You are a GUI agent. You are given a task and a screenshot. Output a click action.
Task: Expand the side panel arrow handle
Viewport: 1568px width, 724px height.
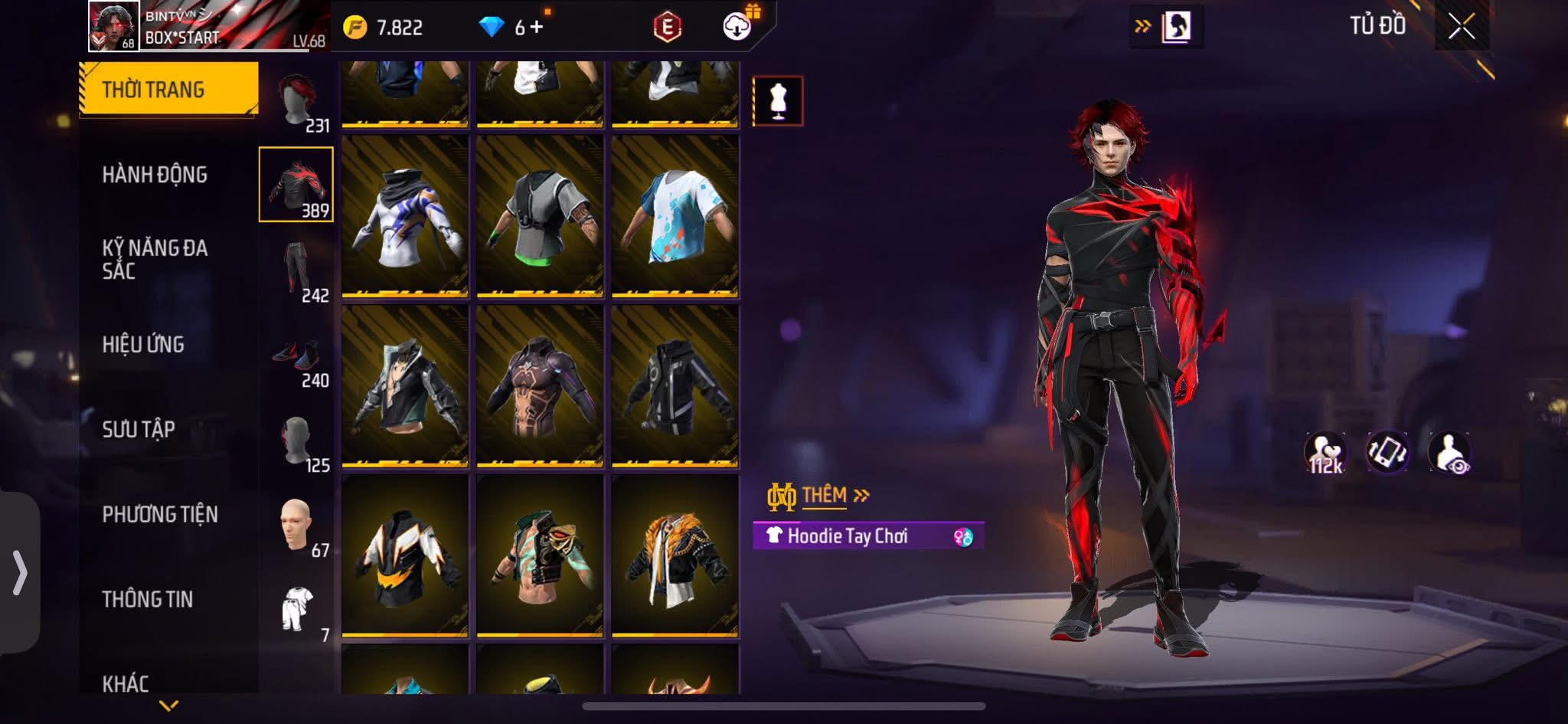coord(19,573)
